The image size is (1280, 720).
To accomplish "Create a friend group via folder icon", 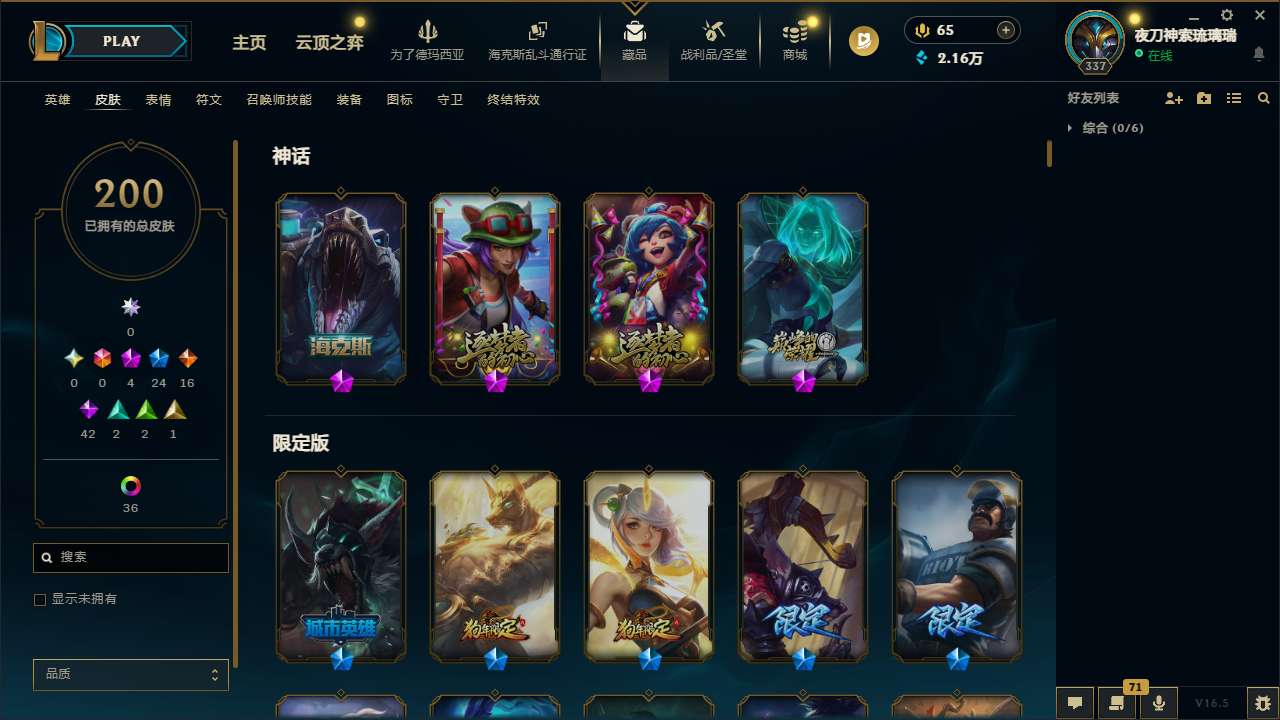I will coord(1204,98).
